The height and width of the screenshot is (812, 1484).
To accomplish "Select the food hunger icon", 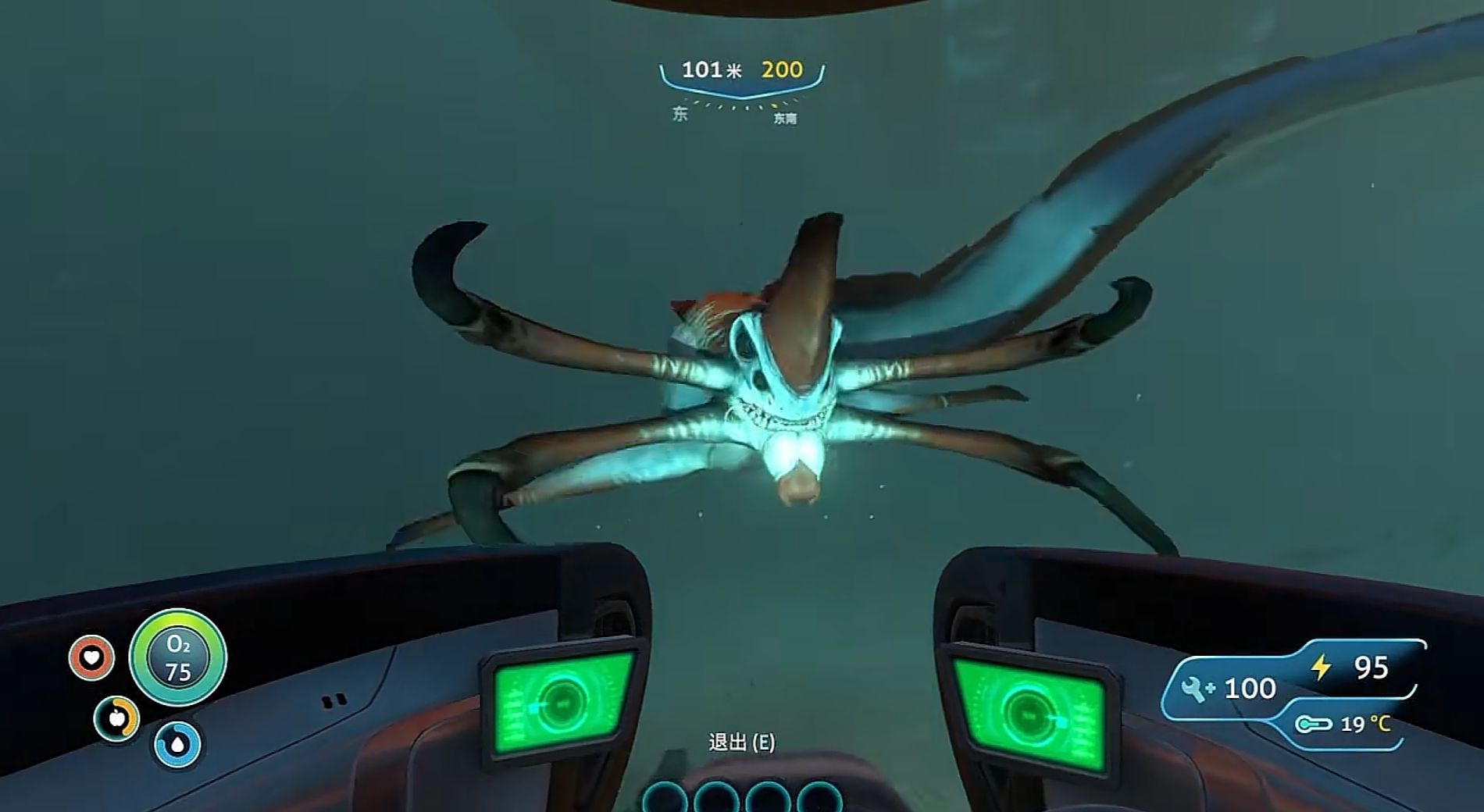I will (x=117, y=718).
